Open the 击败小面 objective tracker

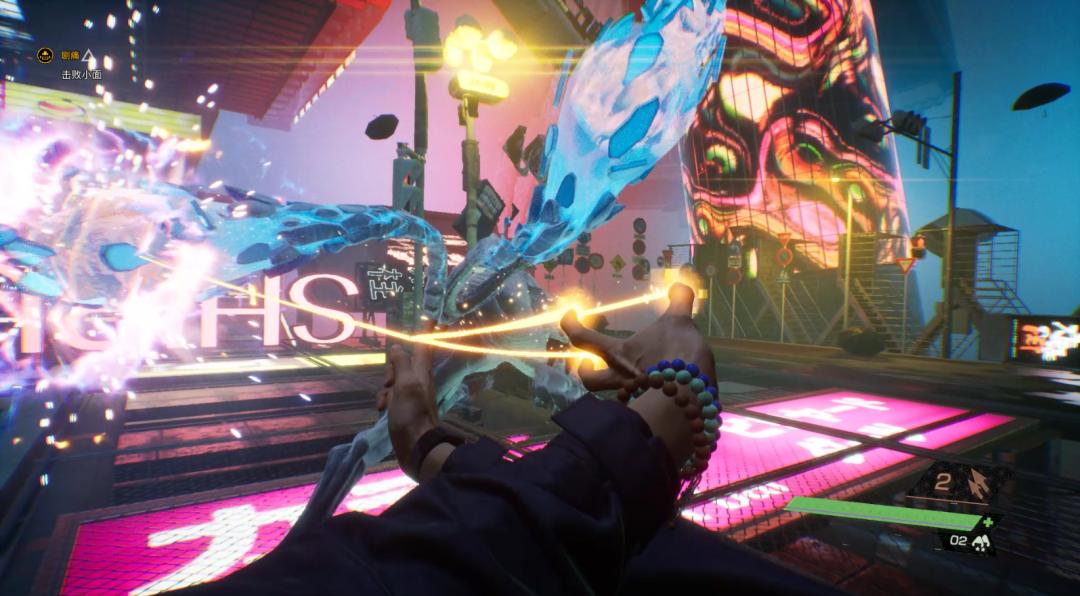click(81, 74)
